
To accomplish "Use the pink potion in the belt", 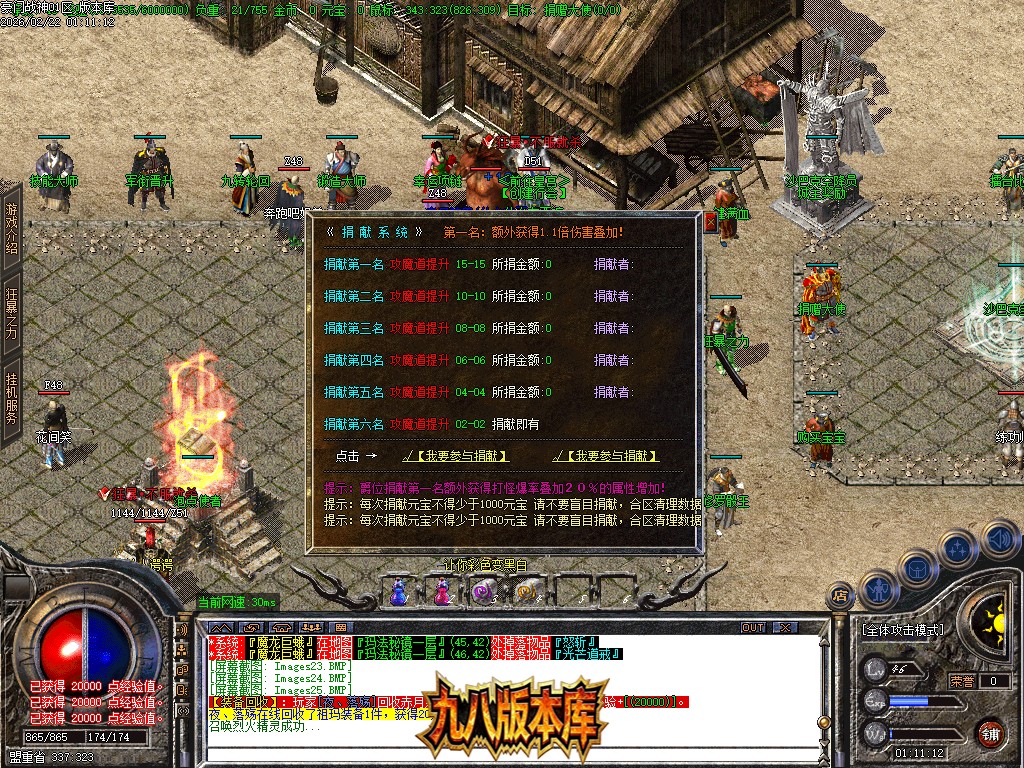I will click(x=441, y=593).
